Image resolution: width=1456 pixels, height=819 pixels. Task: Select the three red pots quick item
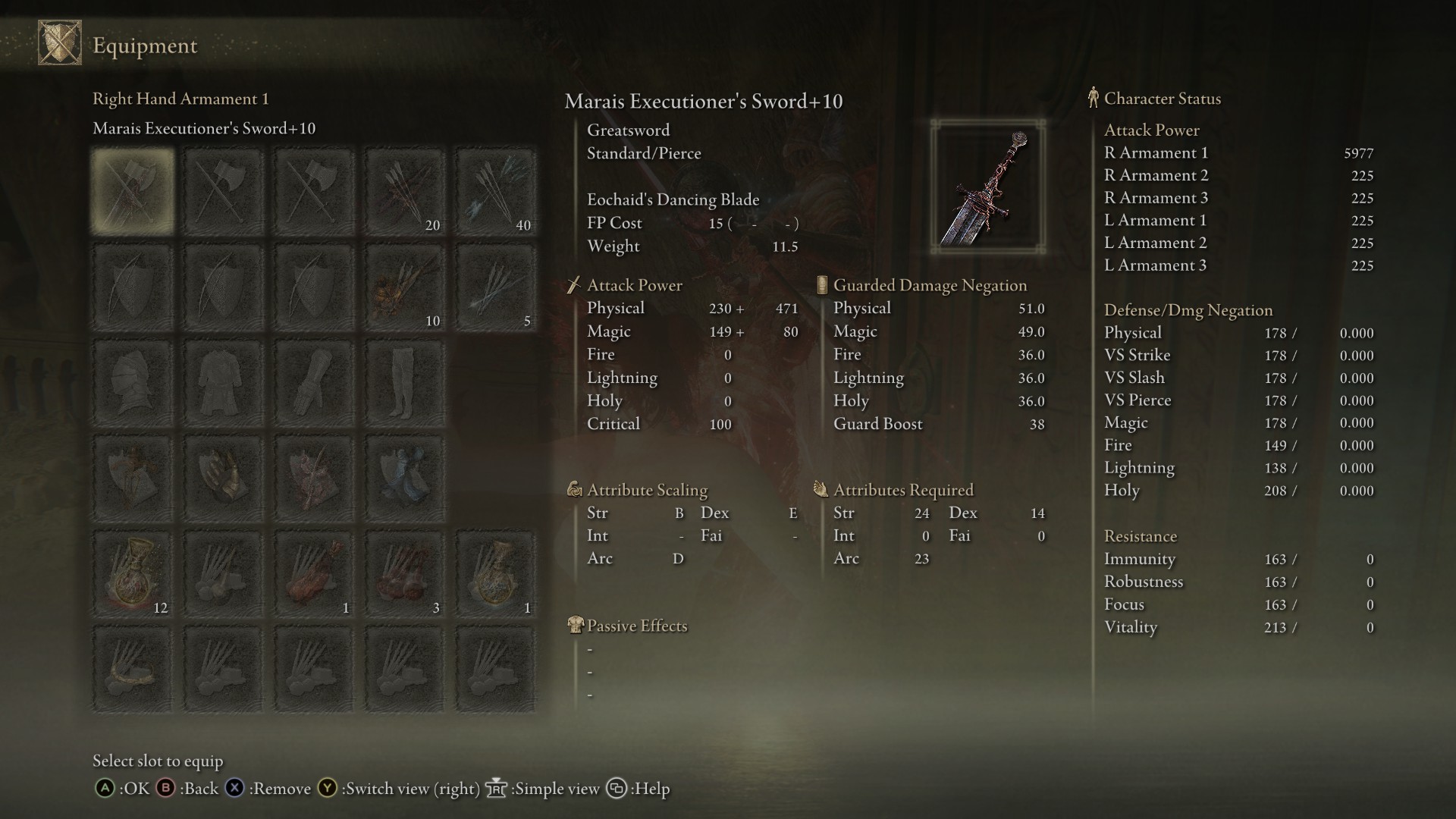point(405,574)
